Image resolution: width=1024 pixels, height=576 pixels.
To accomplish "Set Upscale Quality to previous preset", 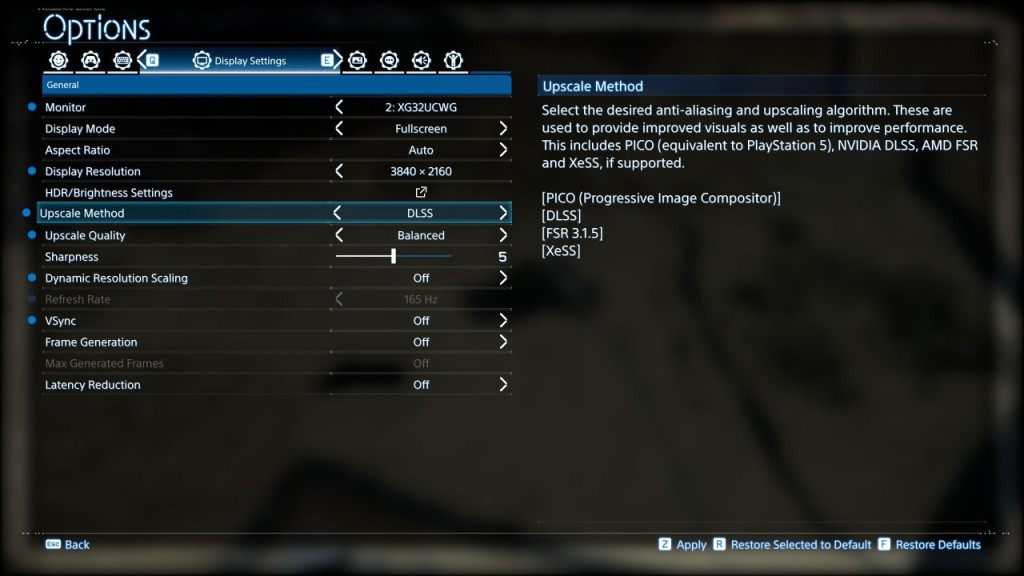I will pos(339,235).
